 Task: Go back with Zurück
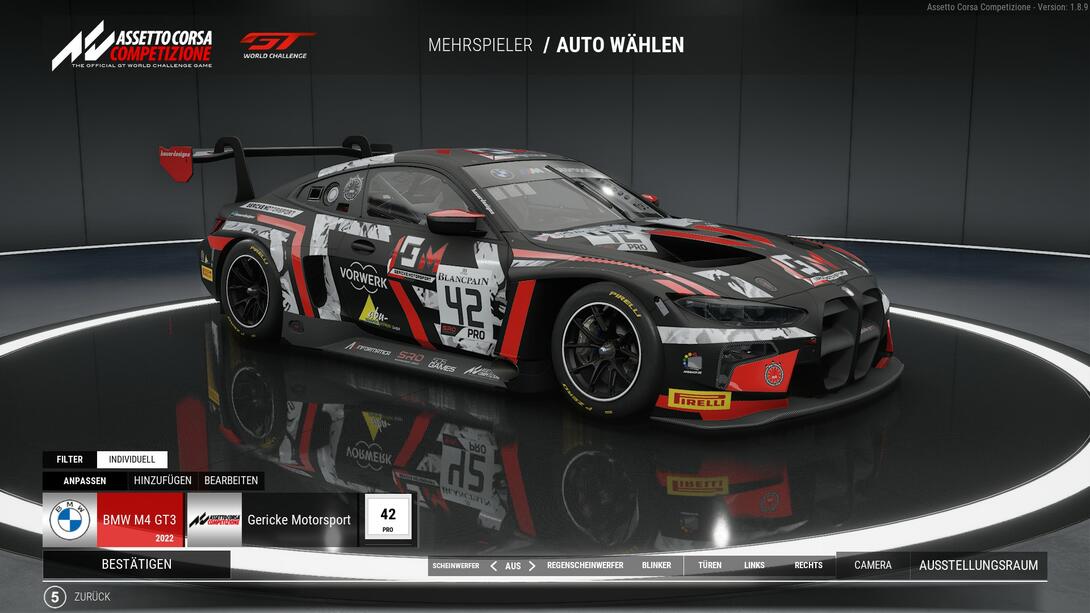tap(85, 597)
